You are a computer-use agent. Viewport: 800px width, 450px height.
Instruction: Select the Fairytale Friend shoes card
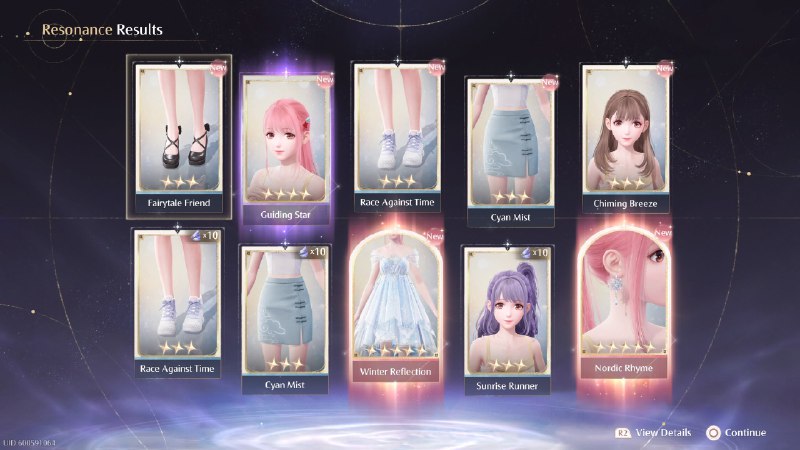[x=181, y=134]
